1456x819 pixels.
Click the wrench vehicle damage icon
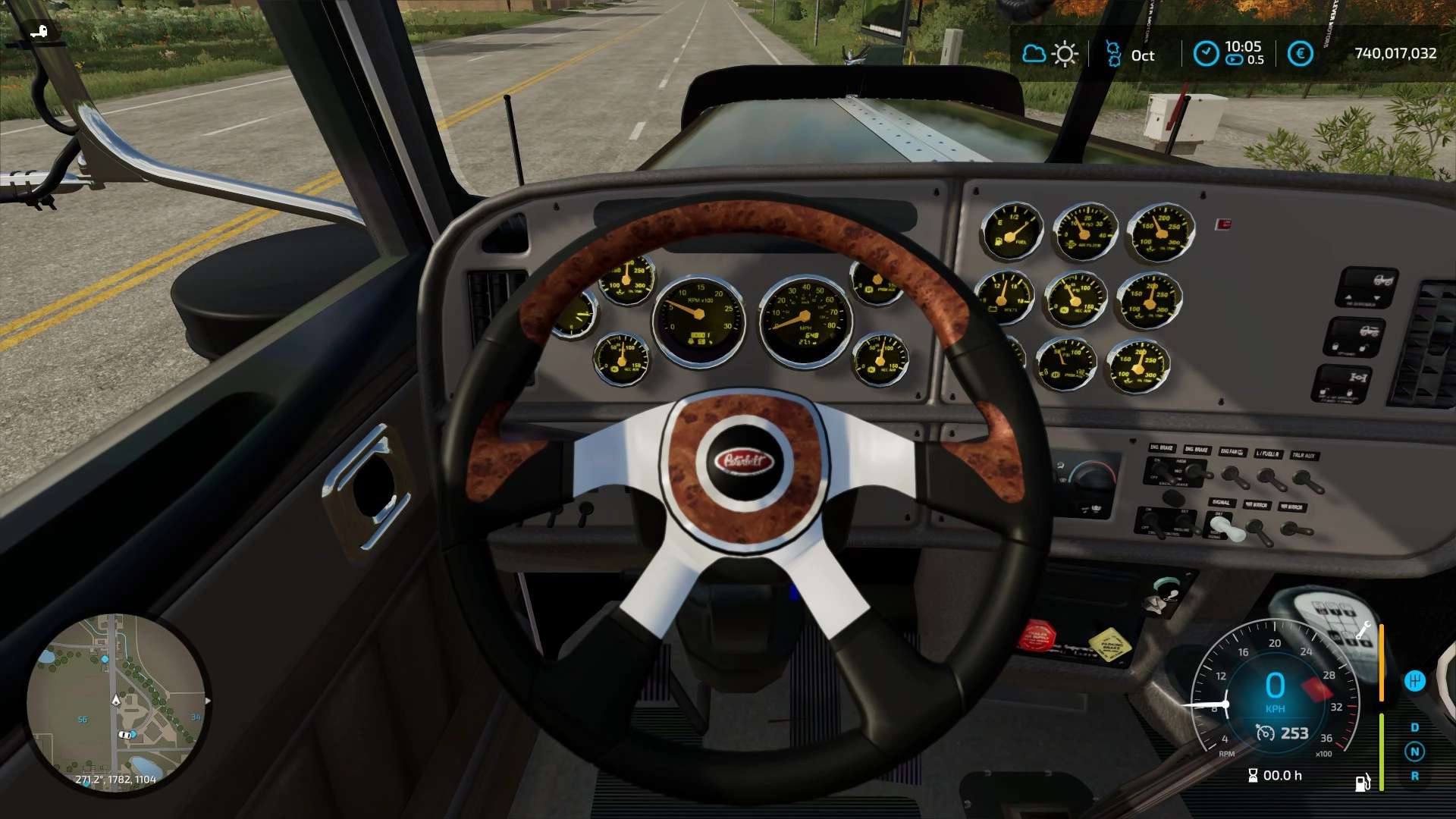pos(1363,629)
